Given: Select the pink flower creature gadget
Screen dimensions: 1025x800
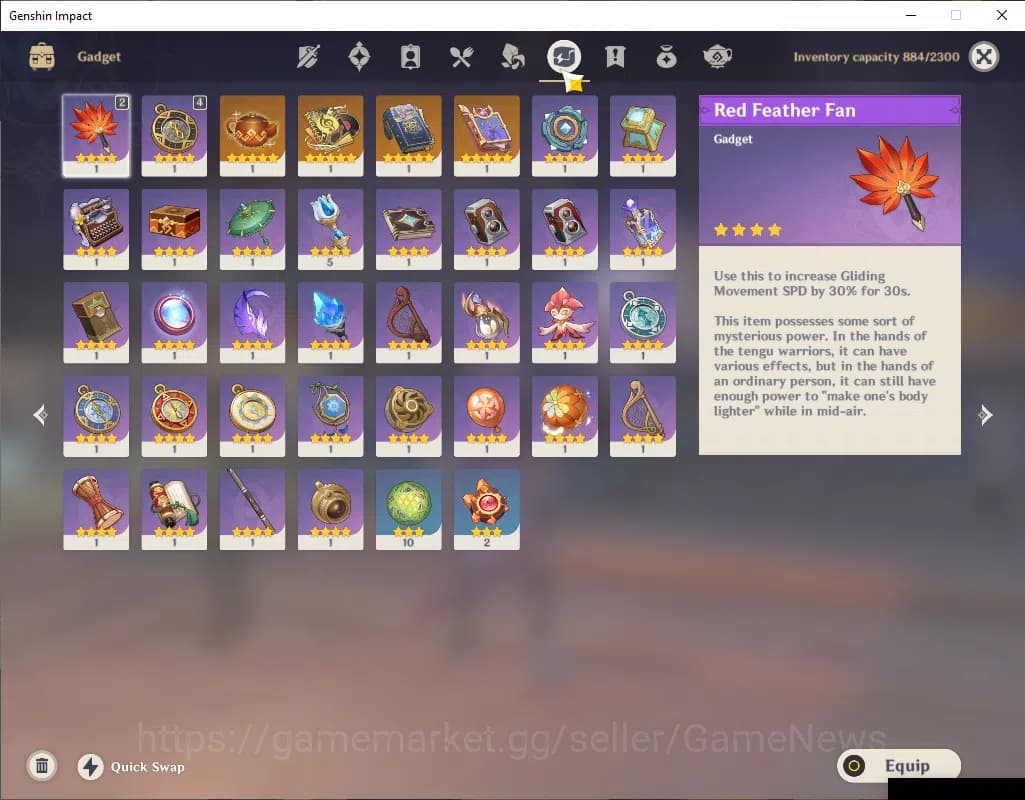Looking at the screenshot, I should [x=564, y=321].
